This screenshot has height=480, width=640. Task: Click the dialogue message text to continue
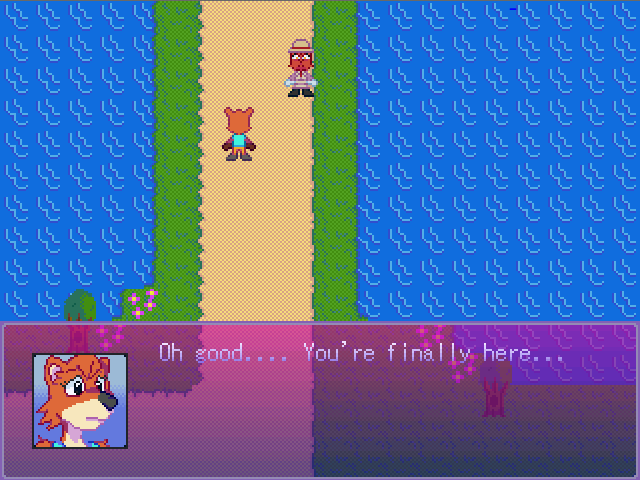tap(361, 354)
